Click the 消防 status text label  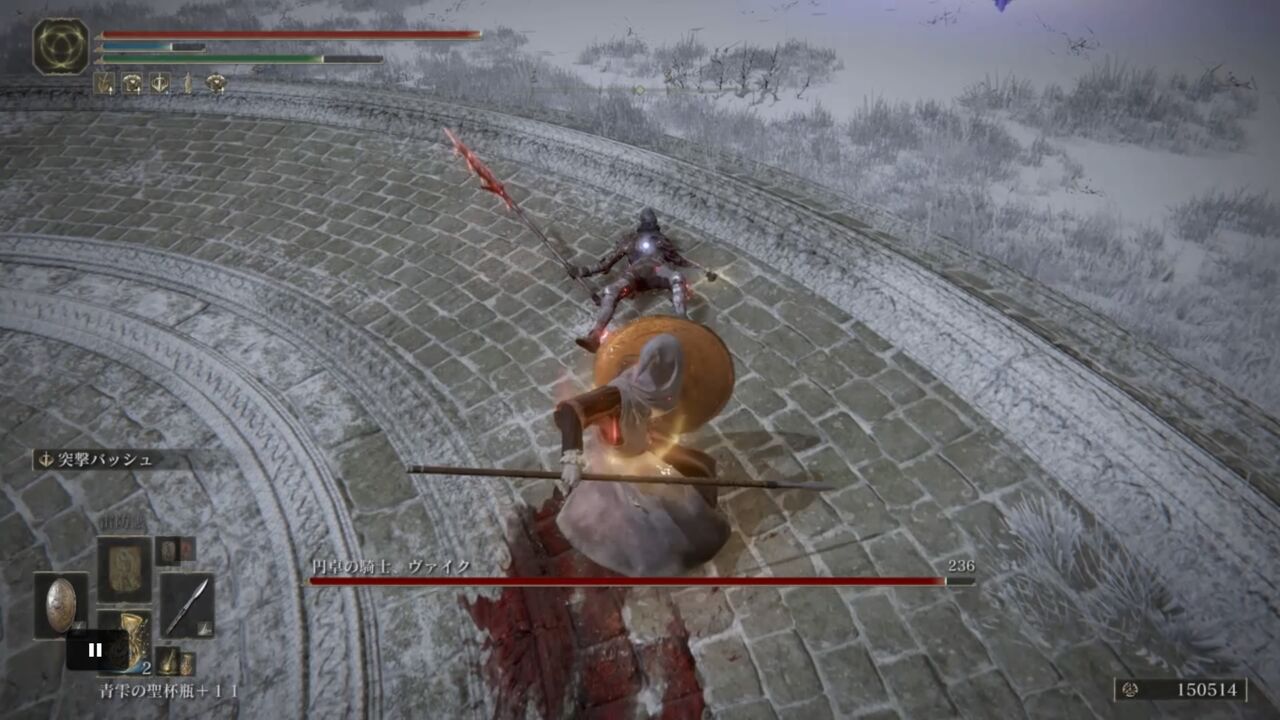(121, 520)
